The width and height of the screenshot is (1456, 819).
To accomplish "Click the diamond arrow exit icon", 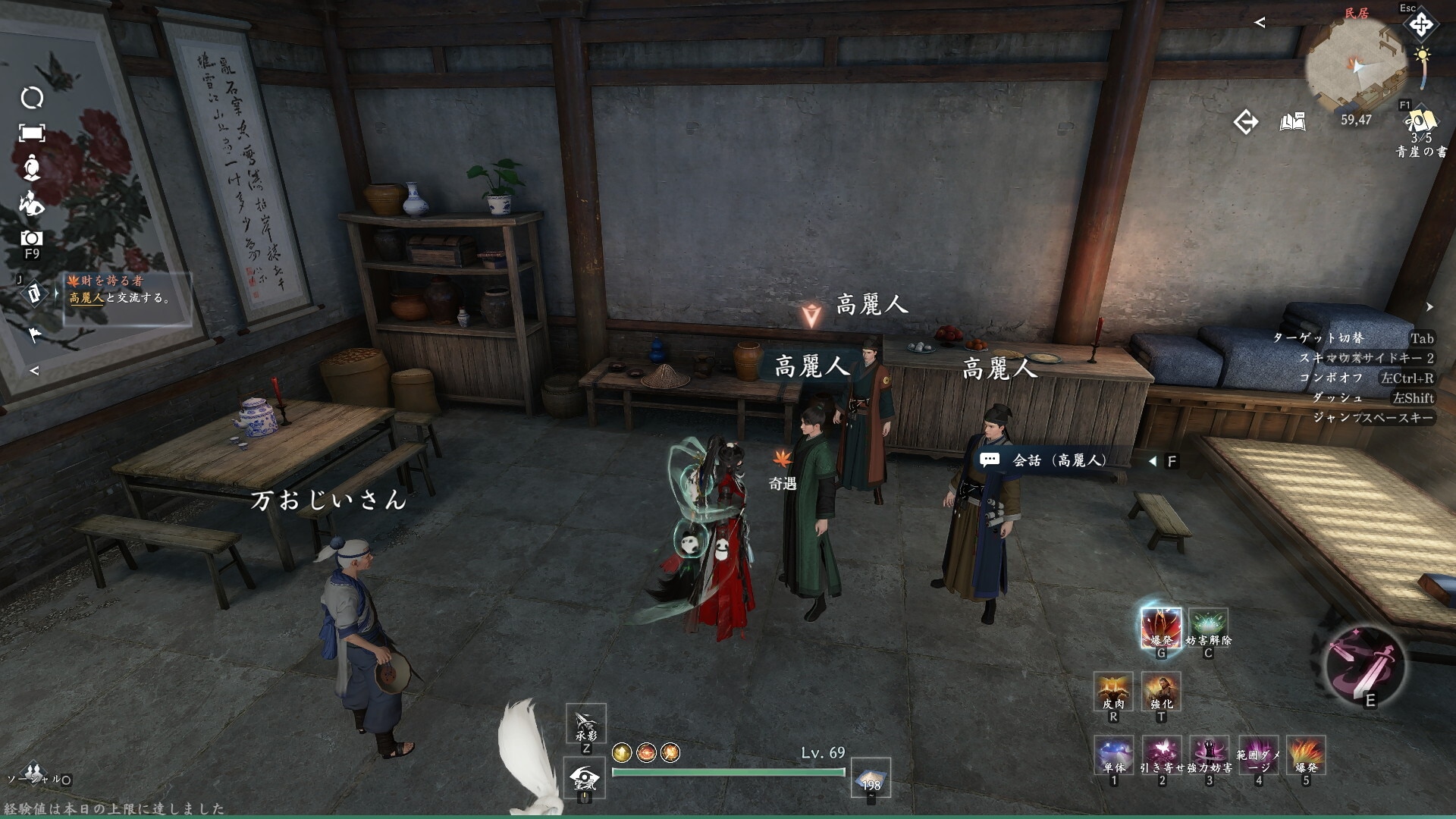I will point(1245,122).
